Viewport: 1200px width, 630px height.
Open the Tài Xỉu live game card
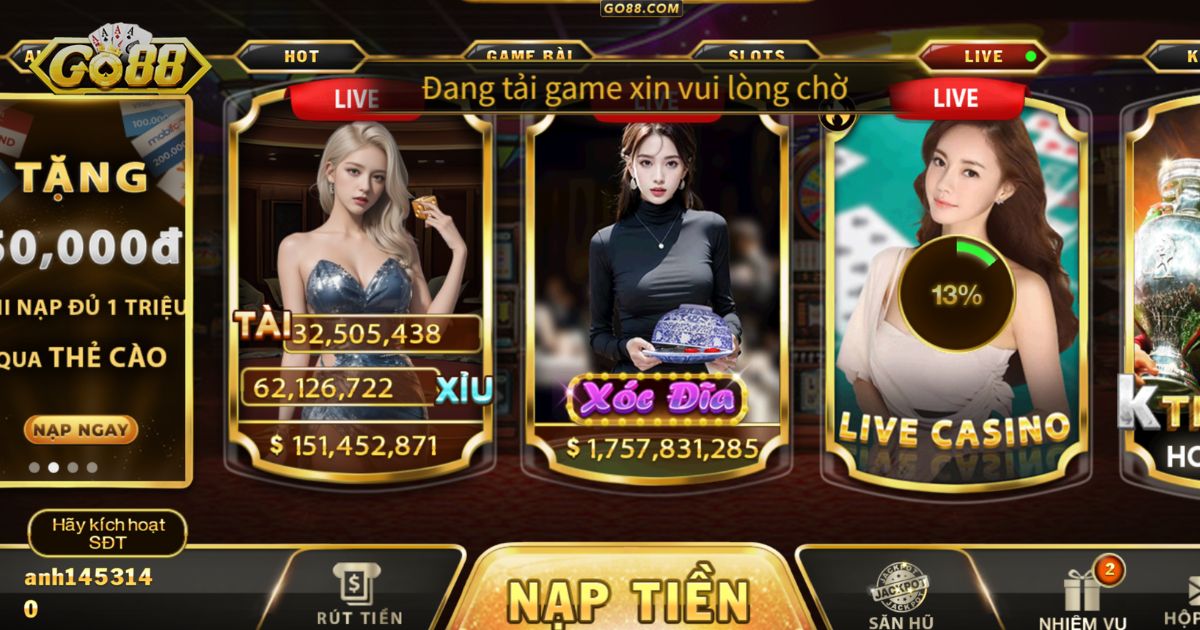pyautogui.click(x=360, y=290)
